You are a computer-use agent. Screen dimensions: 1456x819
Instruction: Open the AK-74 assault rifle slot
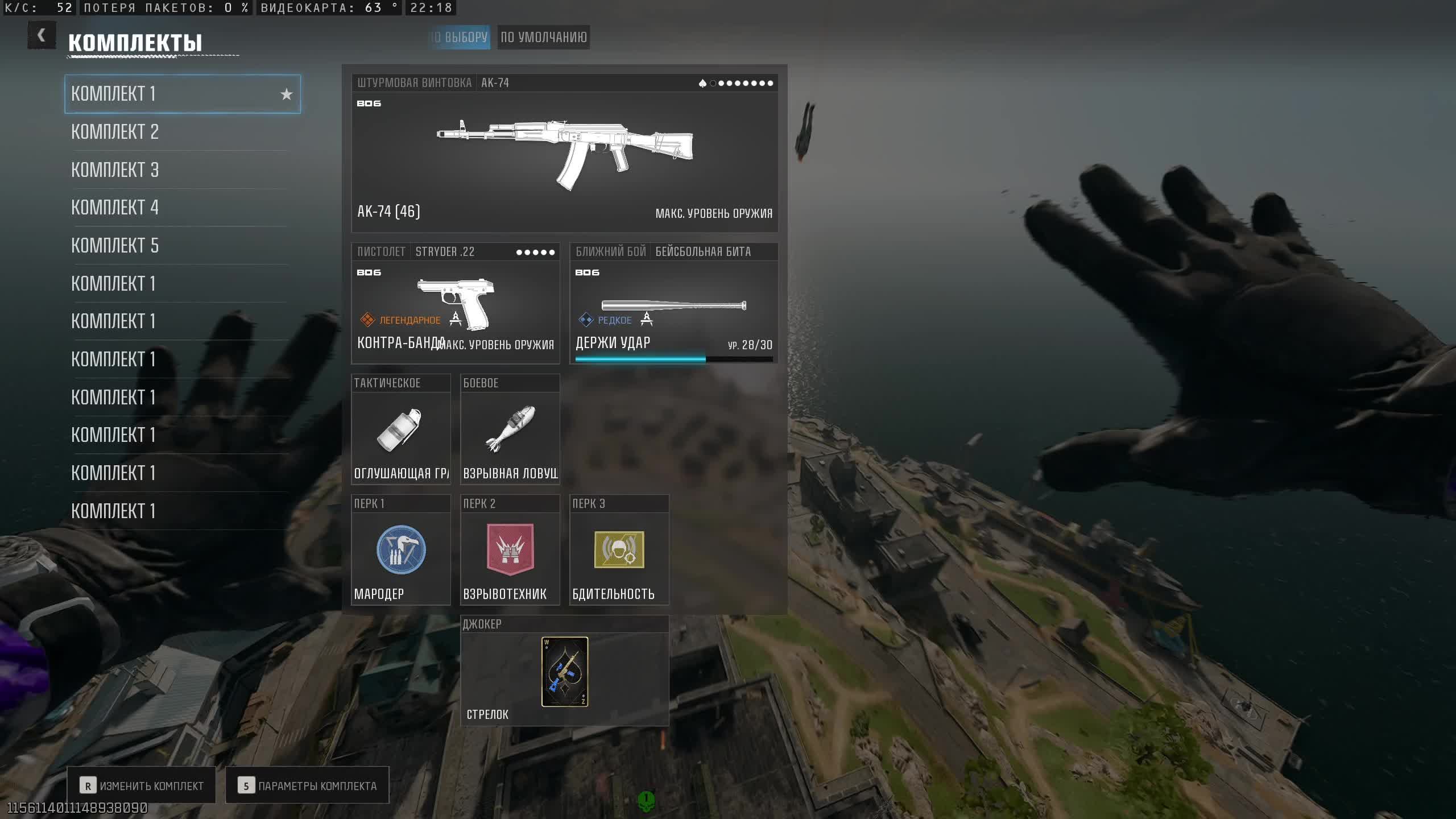tap(564, 154)
